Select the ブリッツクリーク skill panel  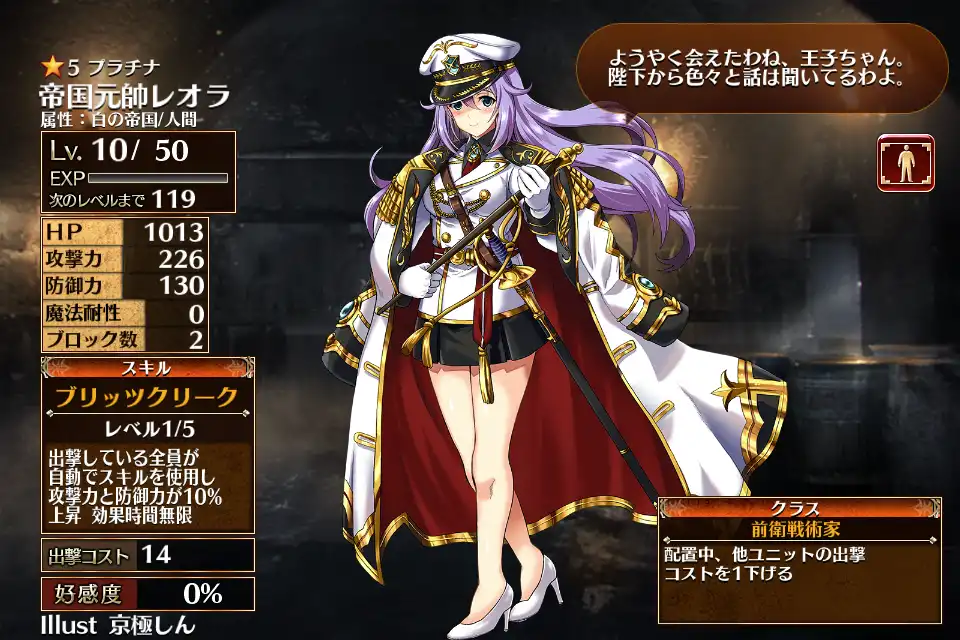coord(147,397)
